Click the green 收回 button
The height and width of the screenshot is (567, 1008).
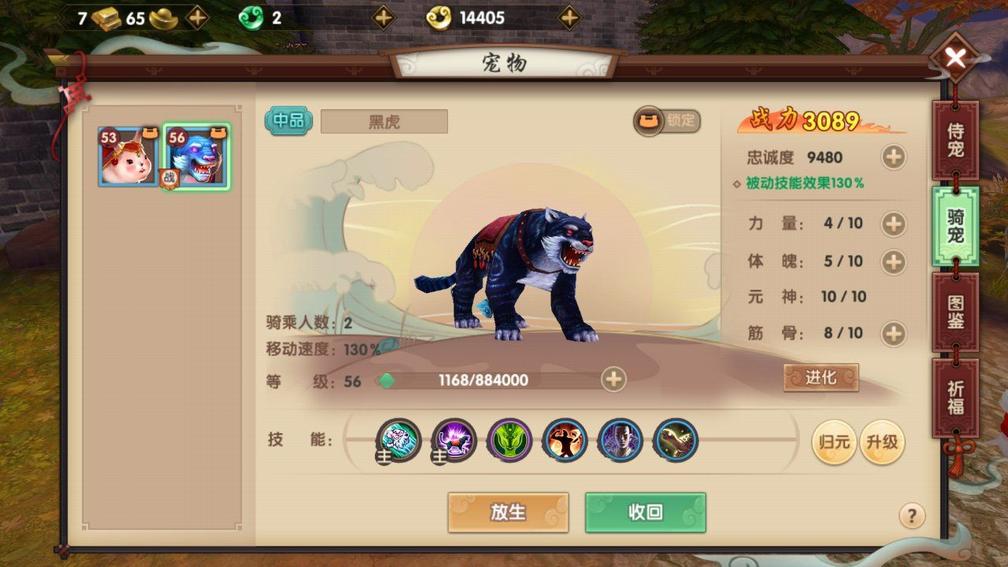pyautogui.click(x=645, y=512)
